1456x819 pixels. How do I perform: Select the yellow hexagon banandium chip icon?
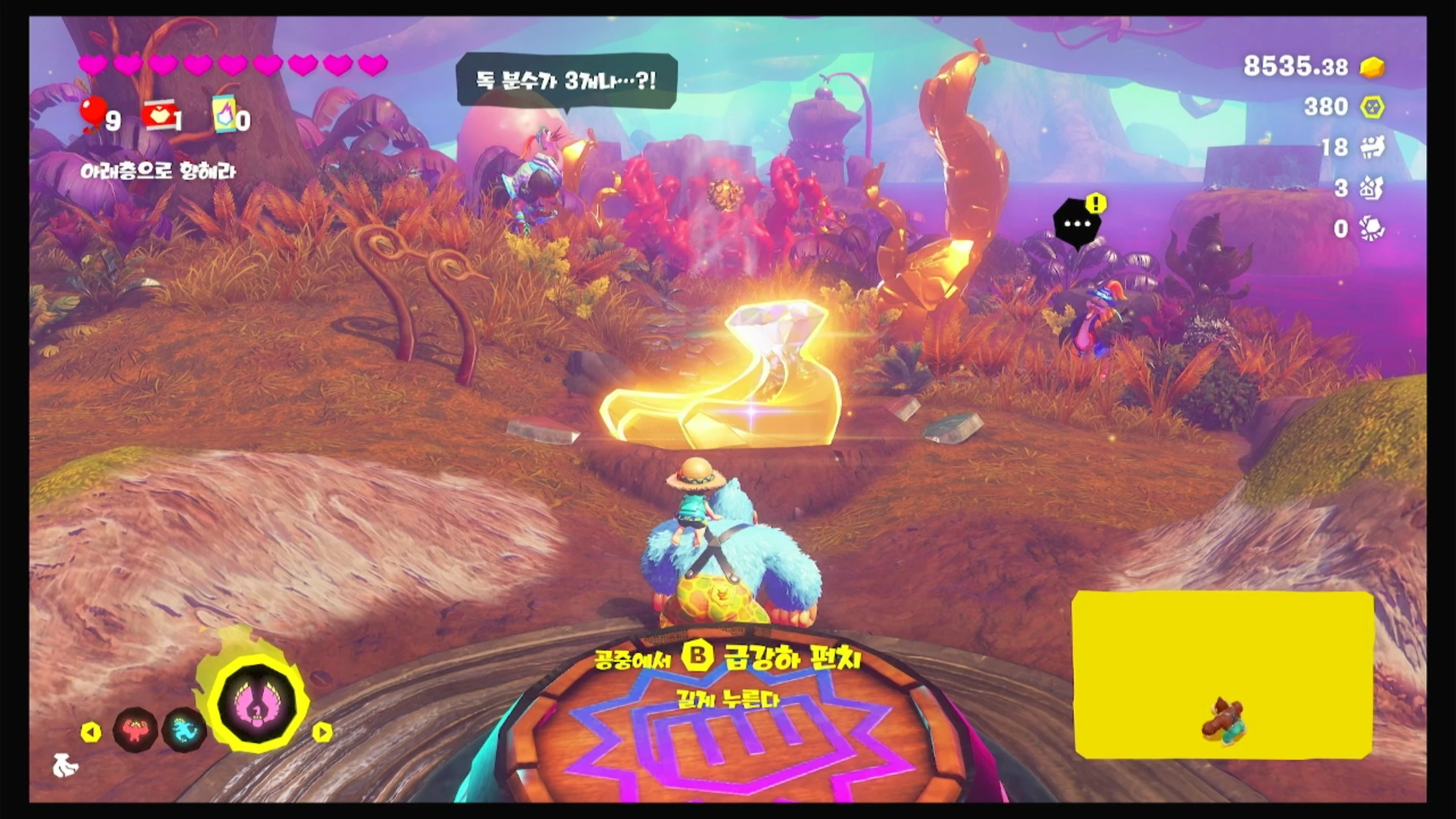tap(1372, 107)
